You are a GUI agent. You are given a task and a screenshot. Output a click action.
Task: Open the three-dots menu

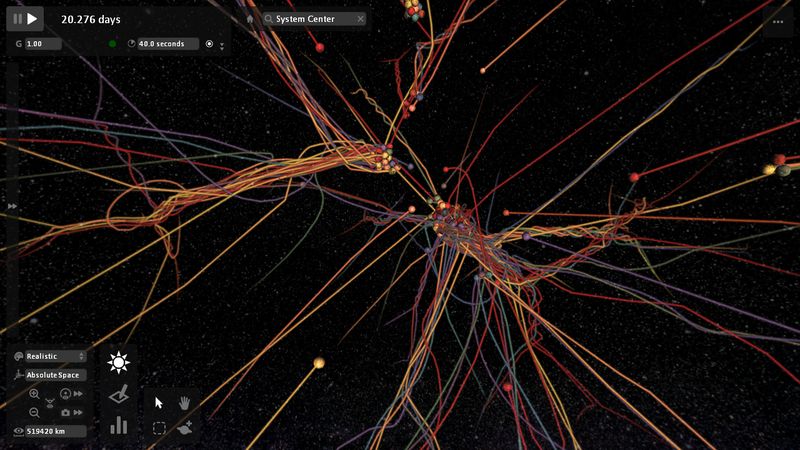click(x=778, y=20)
